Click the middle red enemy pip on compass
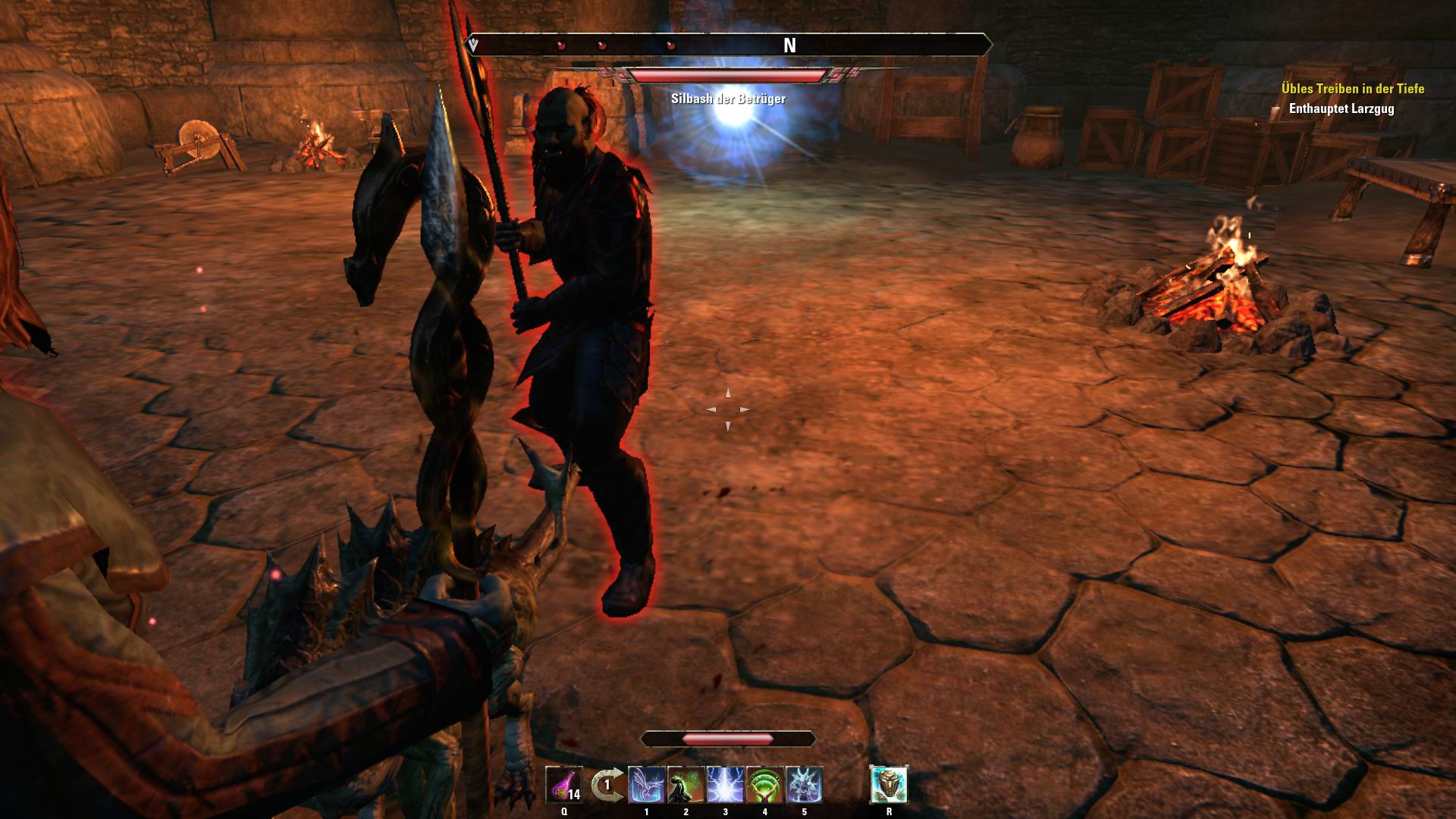Image resolution: width=1456 pixels, height=819 pixels. tap(601, 45)
